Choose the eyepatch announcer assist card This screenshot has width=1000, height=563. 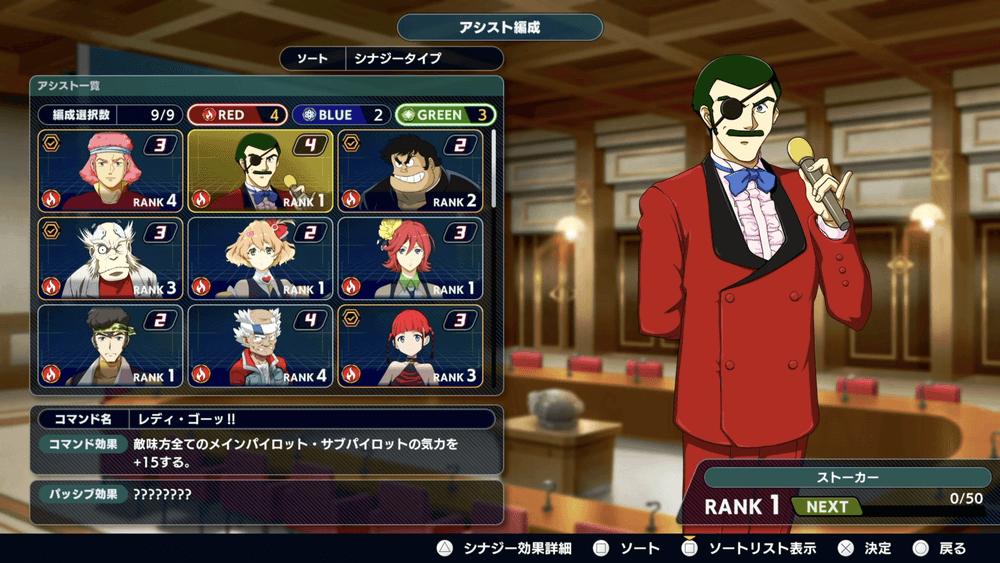(260, 171)
